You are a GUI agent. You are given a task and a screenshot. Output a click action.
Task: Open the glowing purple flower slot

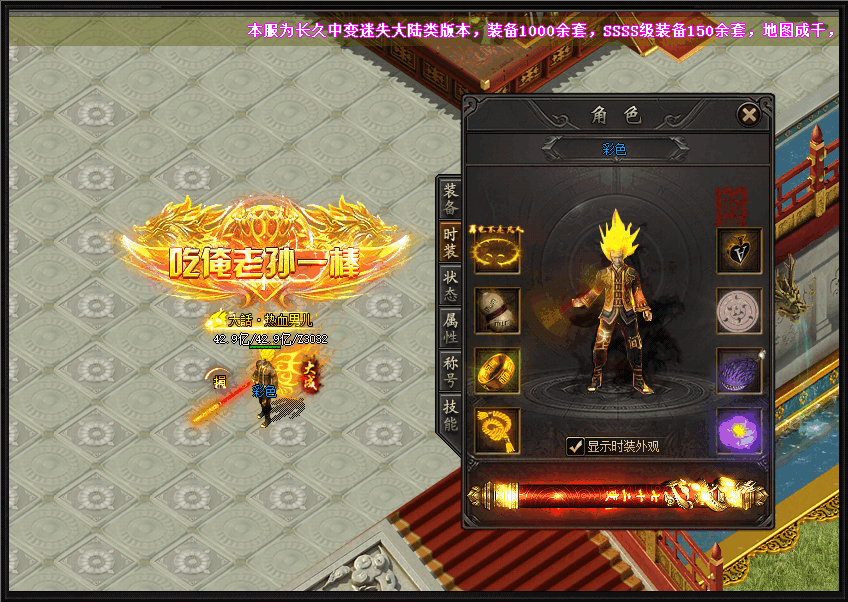(x=739, y=430)
